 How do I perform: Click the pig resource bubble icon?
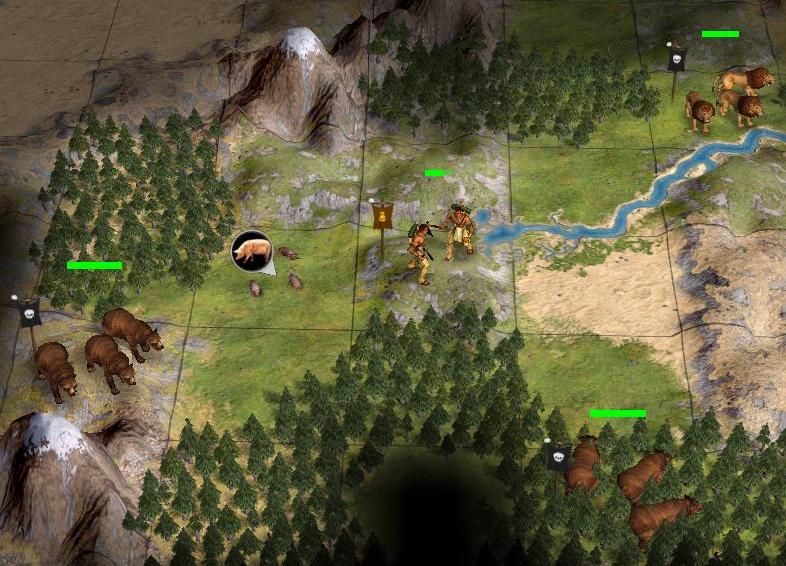tap(251, 250)
